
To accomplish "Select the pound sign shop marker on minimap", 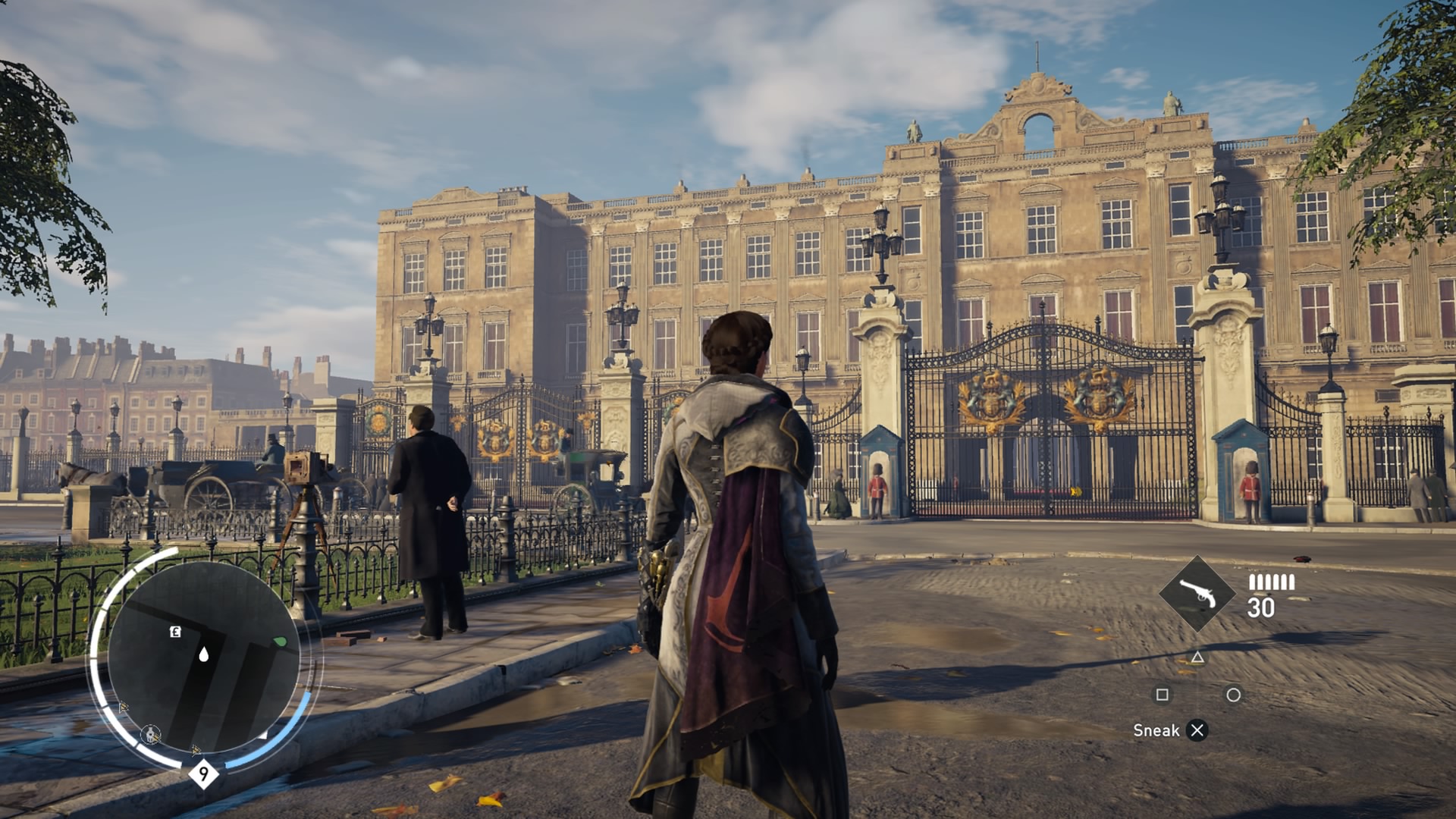I will (x=175, y=632).
